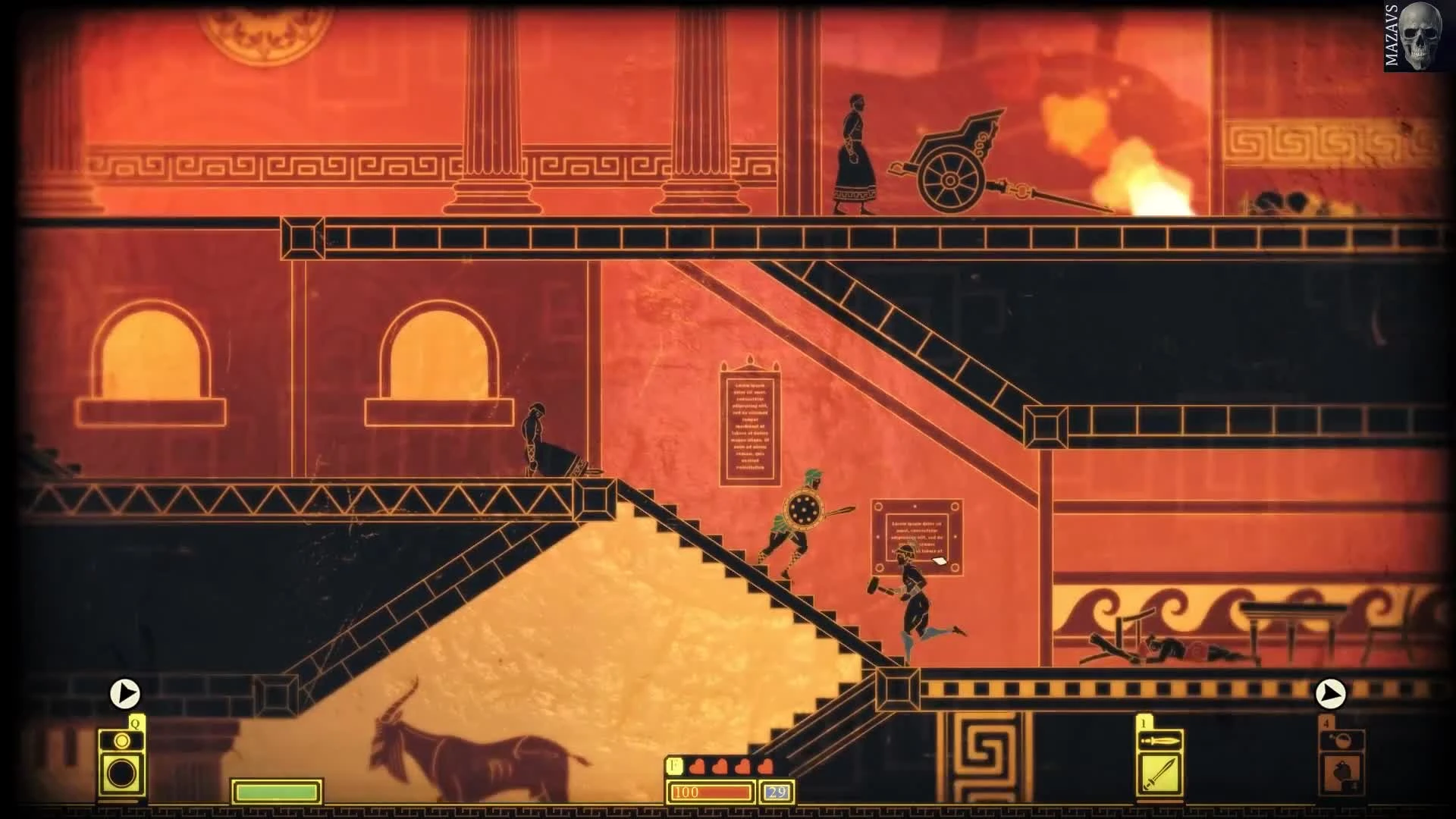Click the Q shield slot icon

(x=123, y=773)
